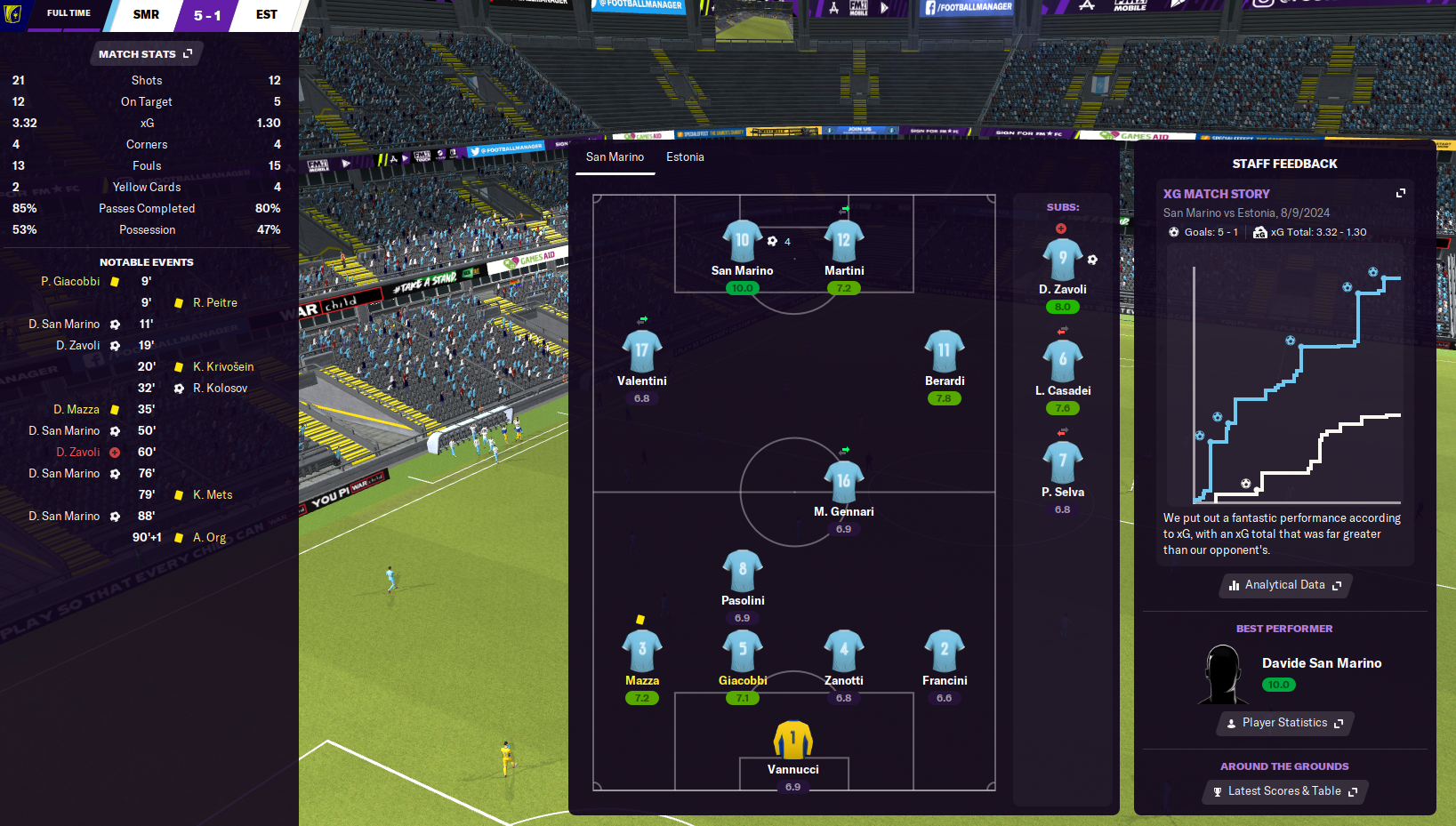Screen dimensions: 1456x826
Task: View Player Statistics for best performer
Action: [x=1285, y=723]
